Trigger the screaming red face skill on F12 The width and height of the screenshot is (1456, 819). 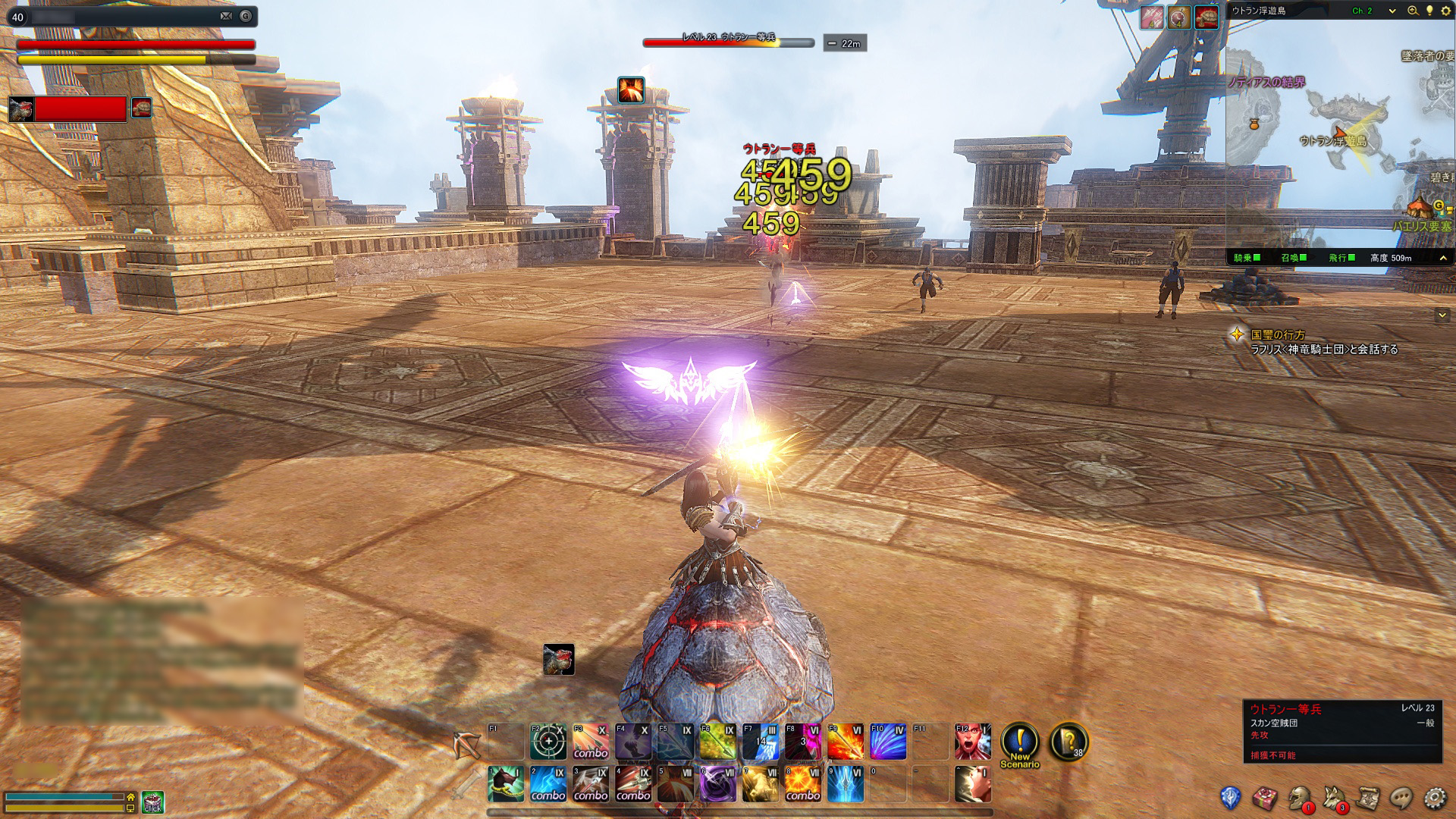click(972, 742)
